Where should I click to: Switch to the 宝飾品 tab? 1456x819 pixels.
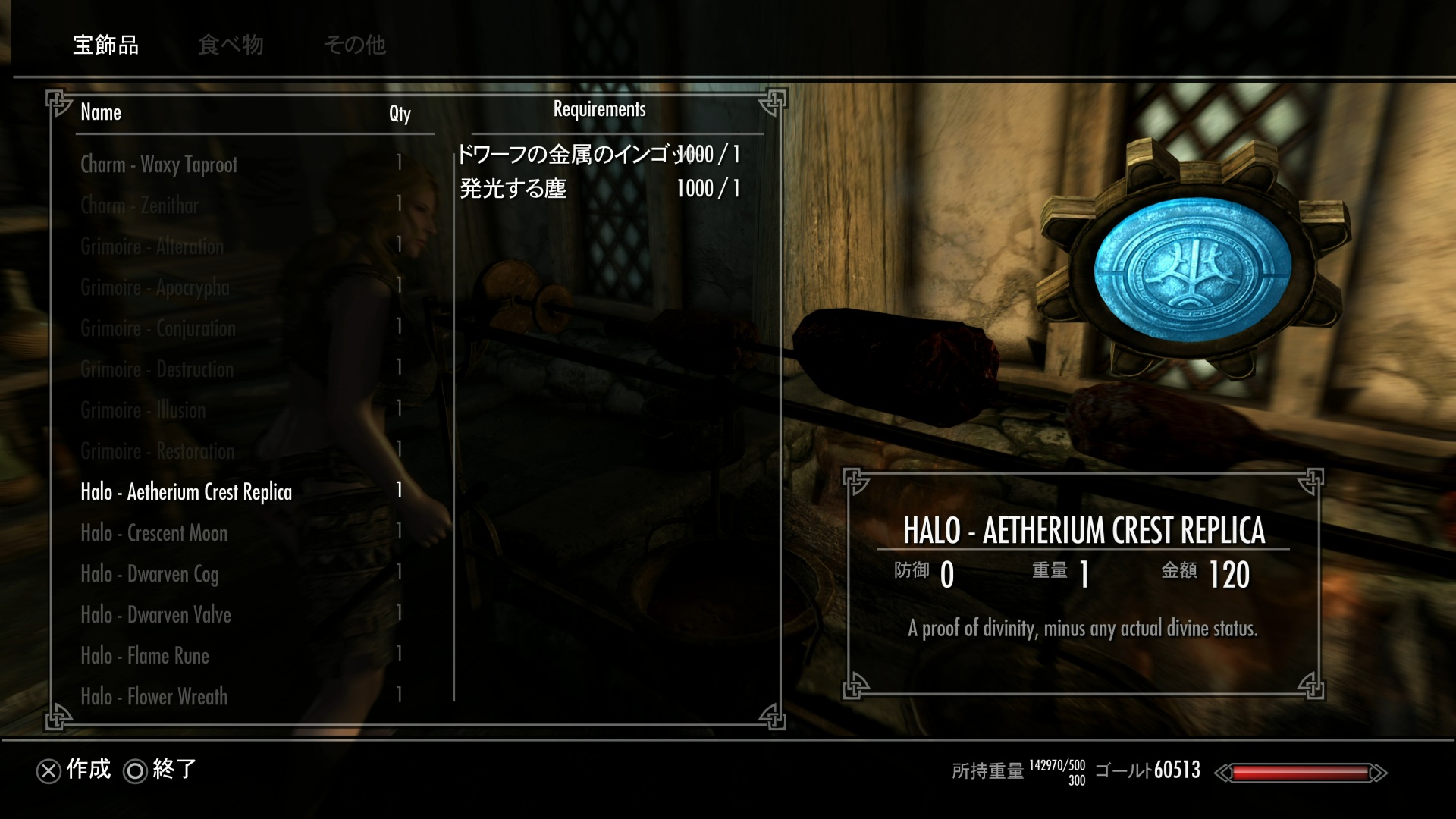pos(105,45)
